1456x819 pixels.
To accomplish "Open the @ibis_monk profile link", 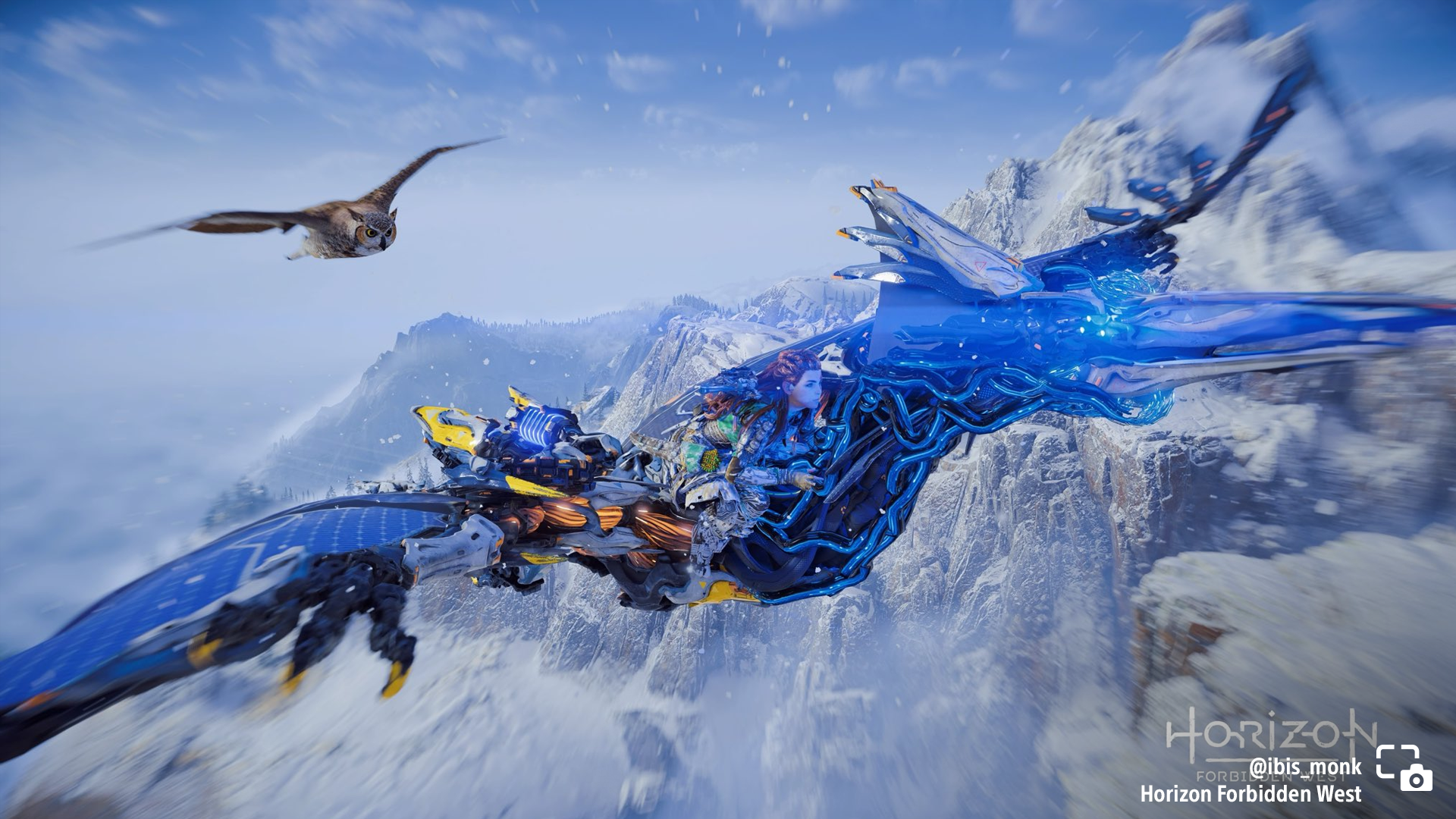I will 1304,767.
